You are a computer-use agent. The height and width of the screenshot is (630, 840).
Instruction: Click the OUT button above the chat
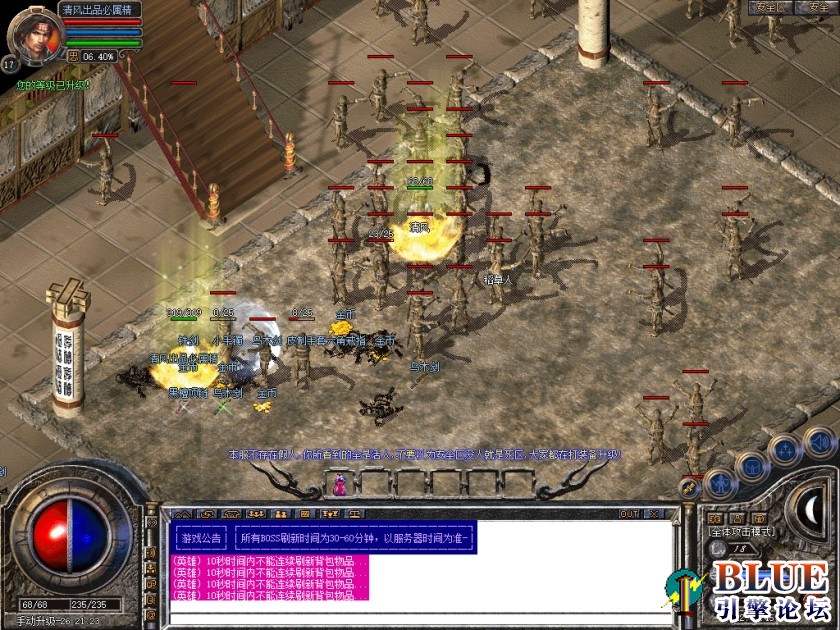point(628,514)
